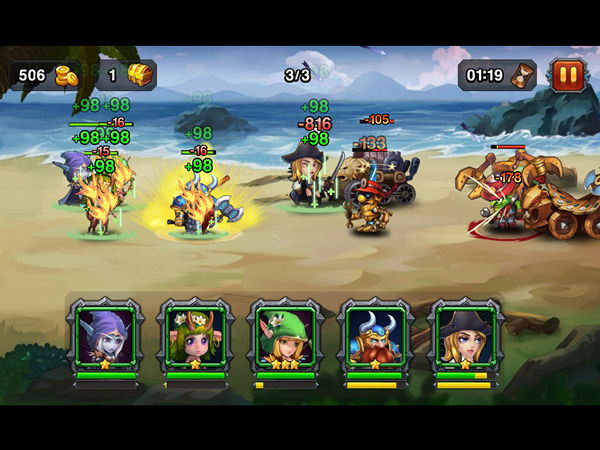Select the purple-haired dark elf hero portrait
600x450 pixels.
click(105, 338)
